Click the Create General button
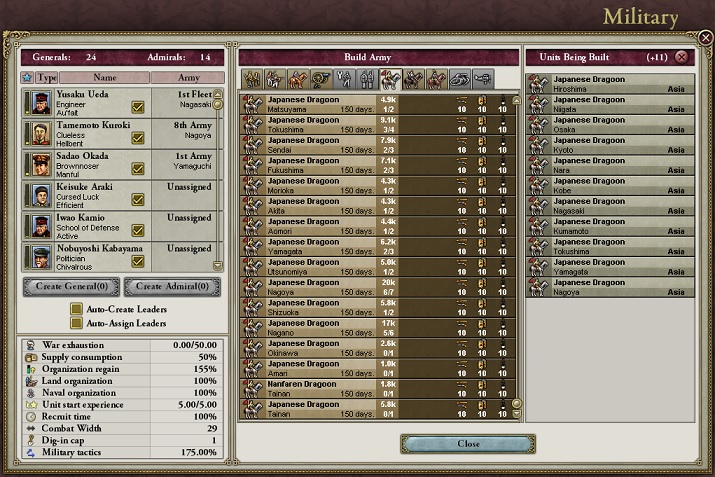The height and width of the screenshot is (477, 715). point(71,287)
